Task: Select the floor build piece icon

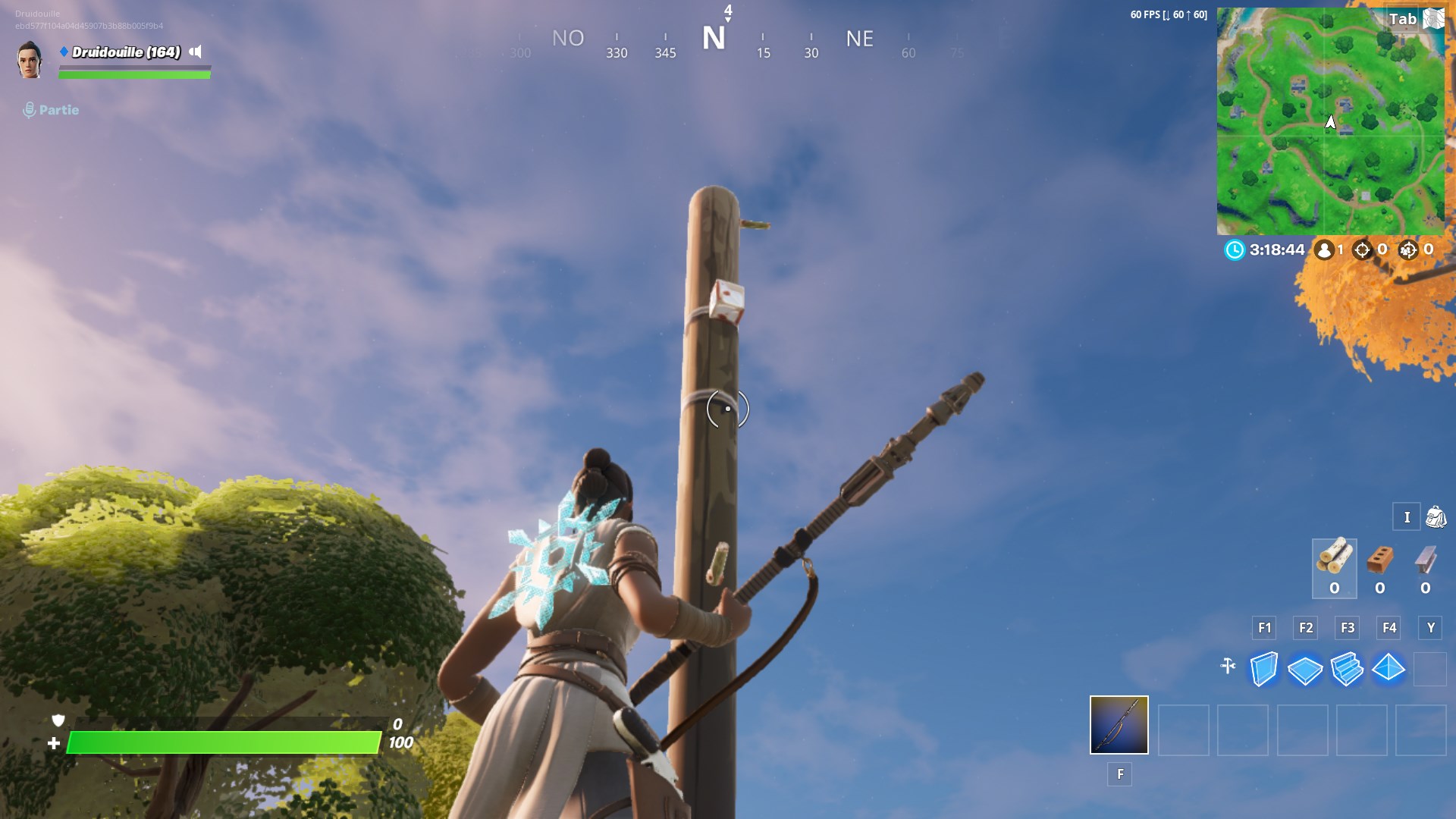Action: point(1307,670)
